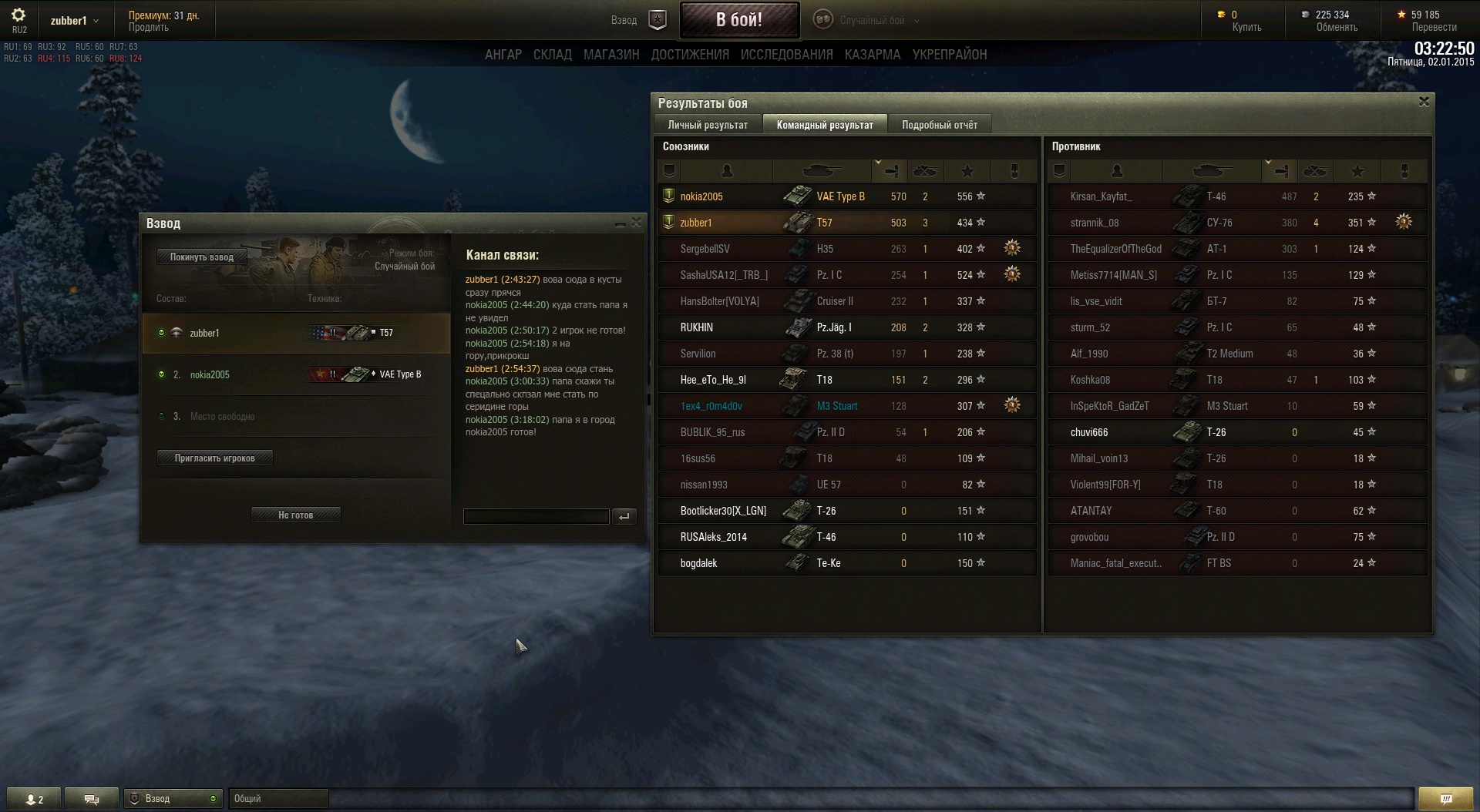Leave platoon via Покинуть взвод

[x=201, y=257]
